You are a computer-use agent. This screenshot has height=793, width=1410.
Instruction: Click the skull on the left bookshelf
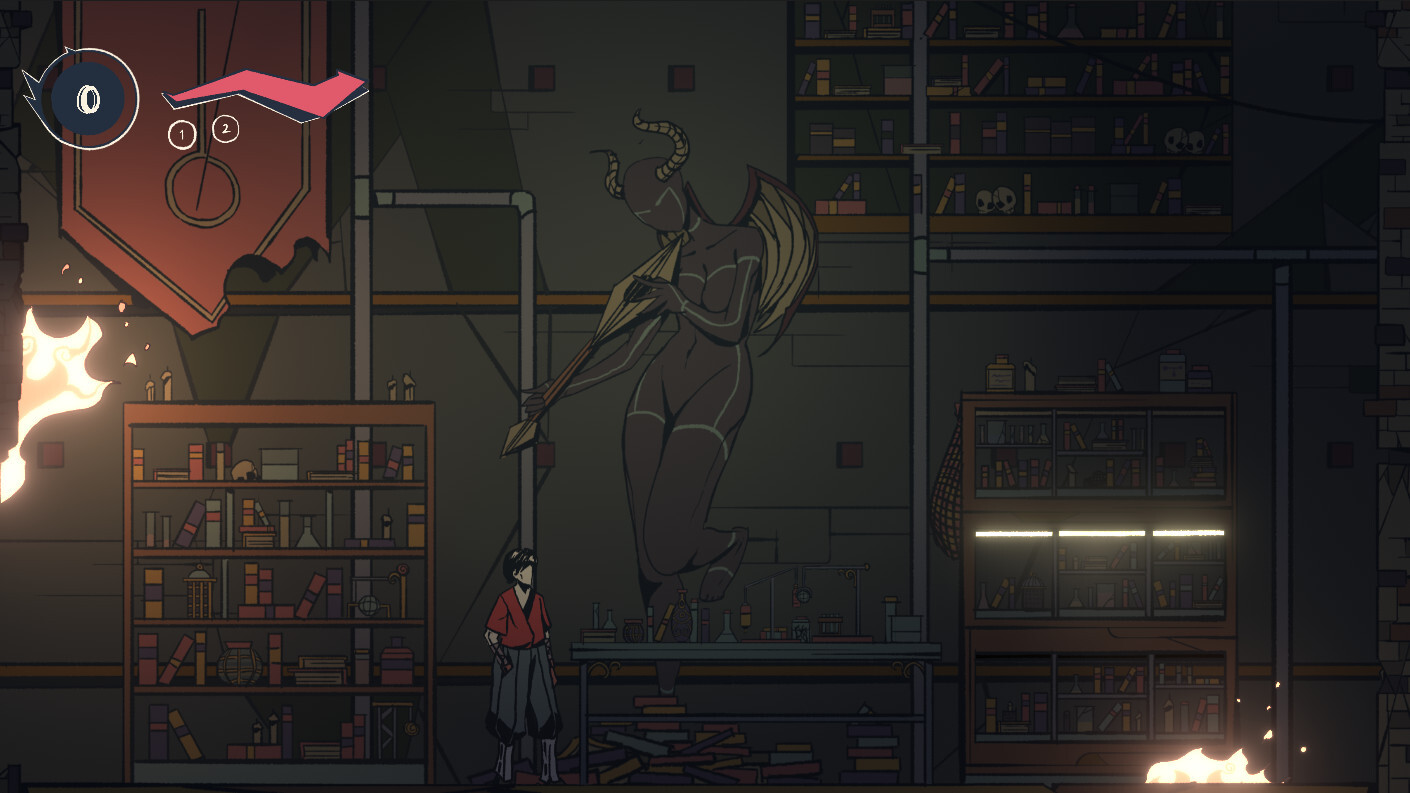(242, 469)
